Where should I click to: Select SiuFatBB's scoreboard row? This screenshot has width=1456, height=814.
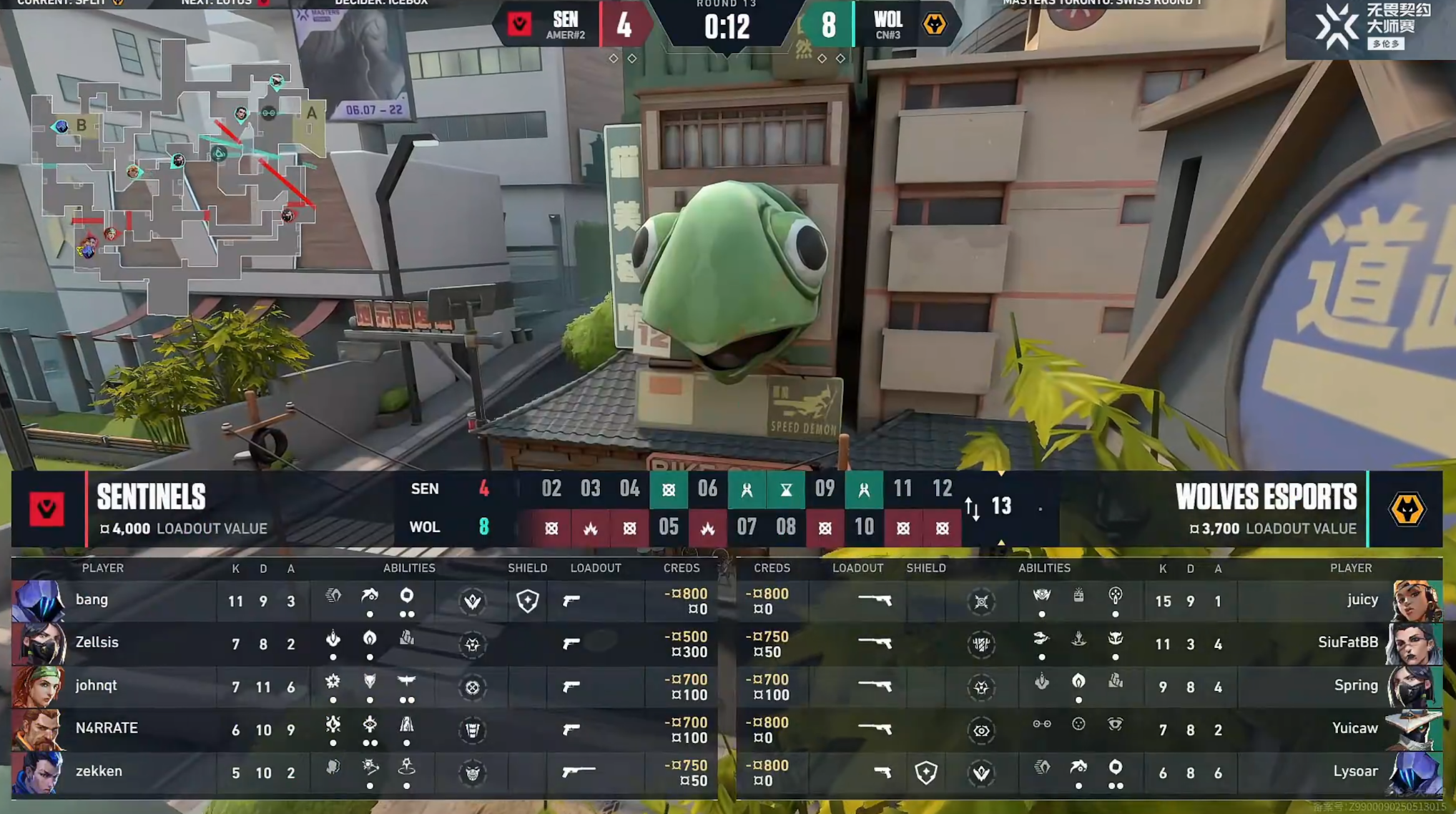(1347, 643)
